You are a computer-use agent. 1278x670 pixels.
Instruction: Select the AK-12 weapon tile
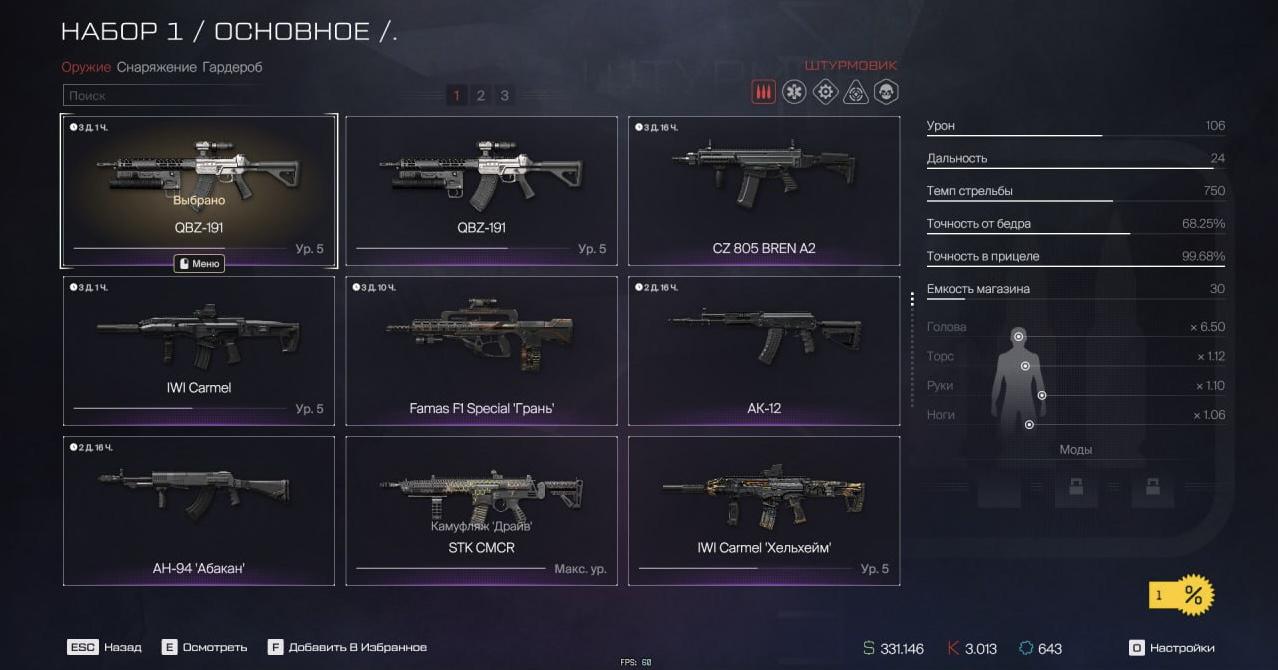pyautogui.click(x=764, y=350)
